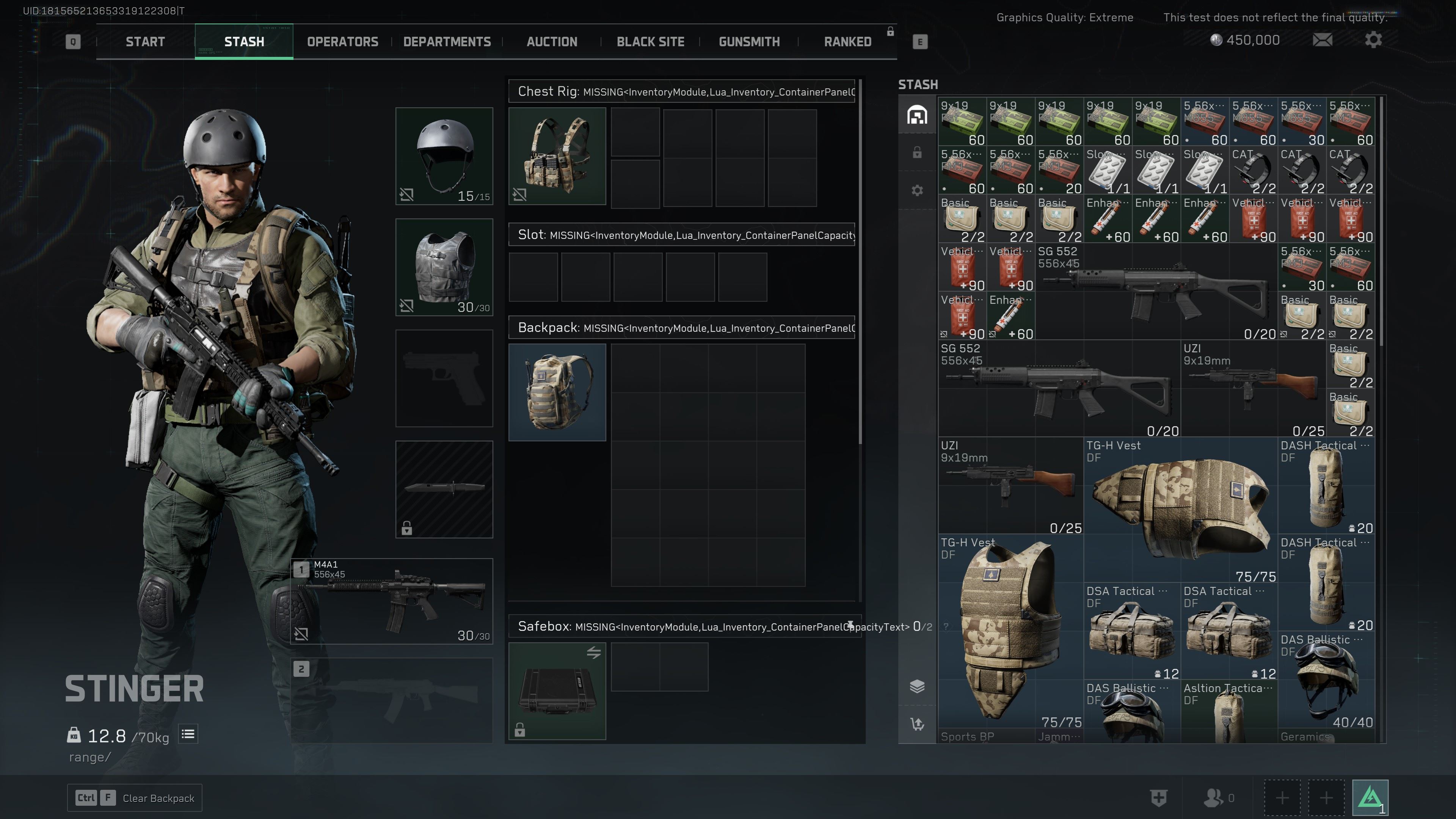Viewport: 1456px width, 819px height.
Task: Open settings with the gear icon
Action: (x=1373, y=40)
